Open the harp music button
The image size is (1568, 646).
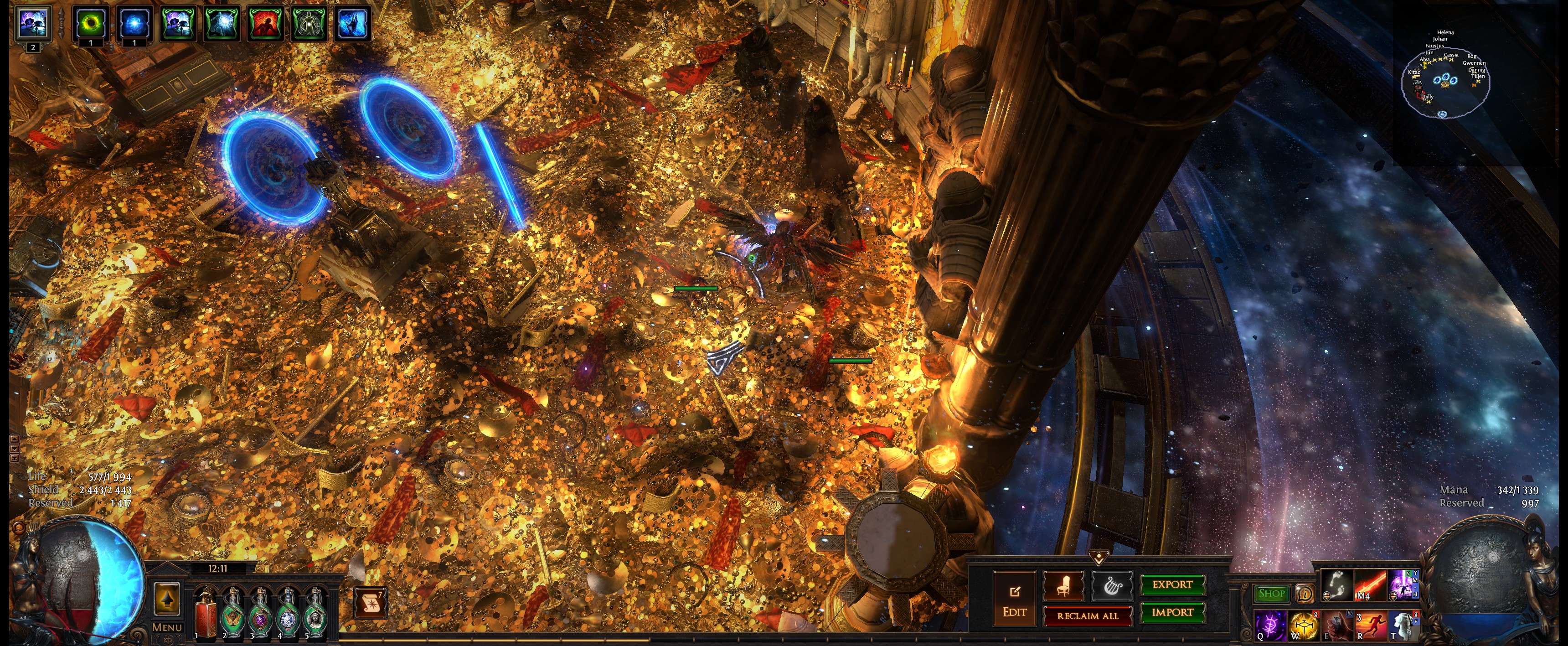(1112, 586)
